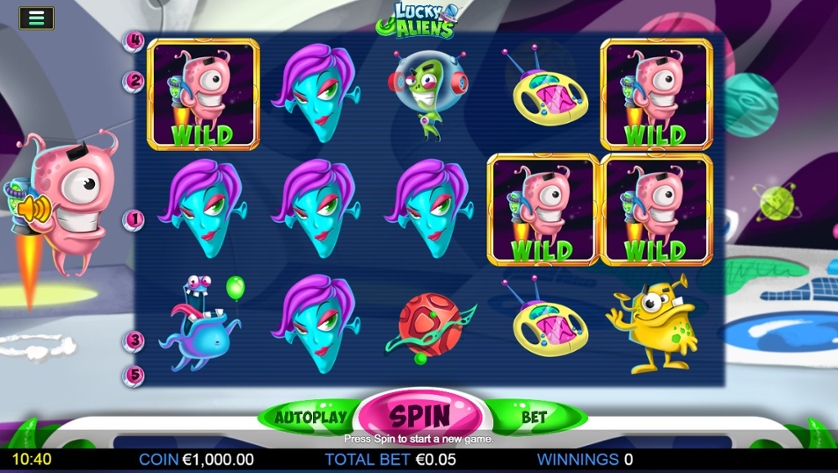
Task: Select payline marker number 1
Action: coord(135,218)
